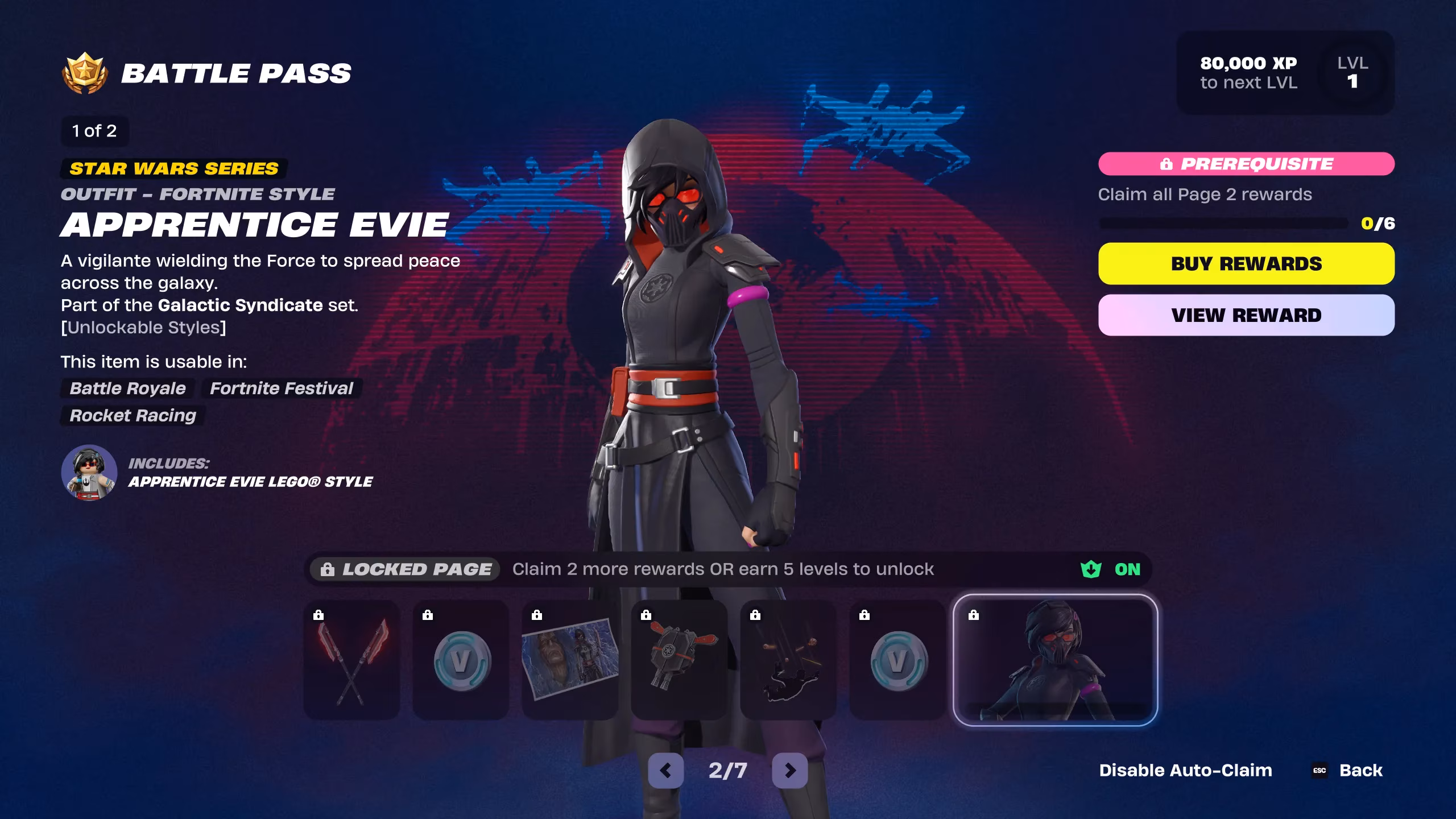The image size is (1456, 819).
Task: Click the lock icon on the dual blades reward
Action: (318, 614)
